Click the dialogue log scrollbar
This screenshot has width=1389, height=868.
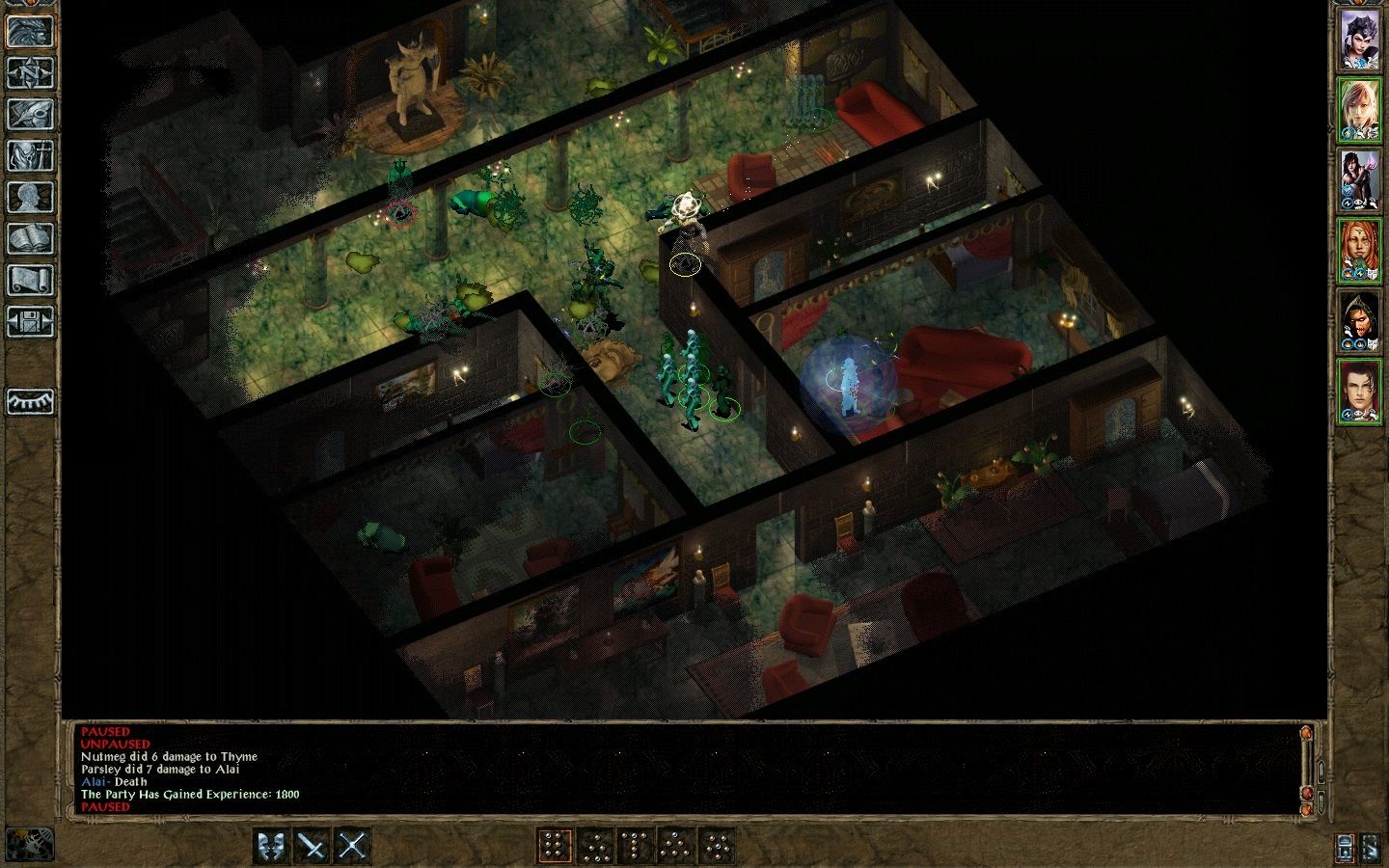tap(1307, 767)
